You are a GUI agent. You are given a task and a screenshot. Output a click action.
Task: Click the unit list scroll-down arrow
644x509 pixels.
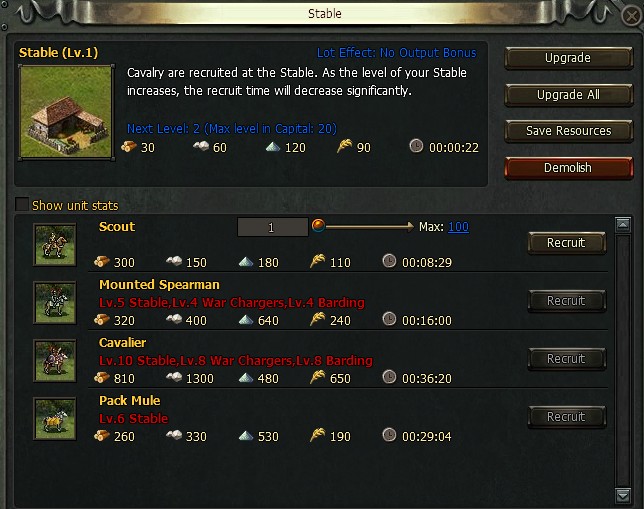click(623, 494)
